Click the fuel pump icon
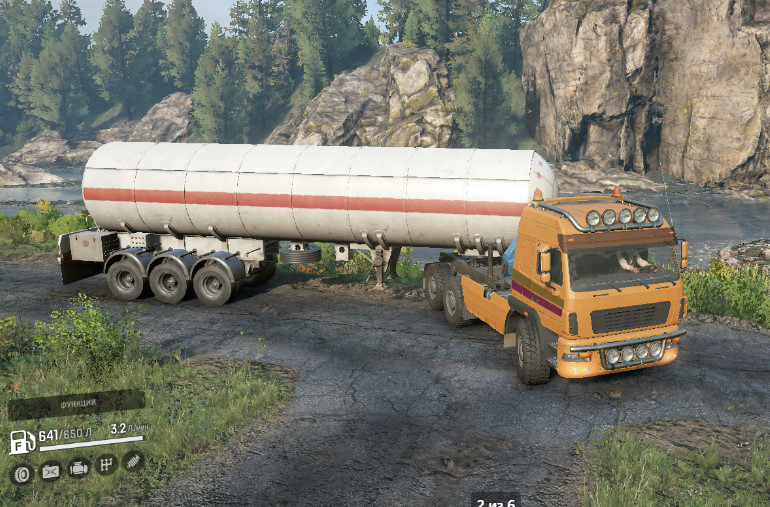The height and width of the screenshot is (507, 770). pyautogui.click(x=22, y=441)
